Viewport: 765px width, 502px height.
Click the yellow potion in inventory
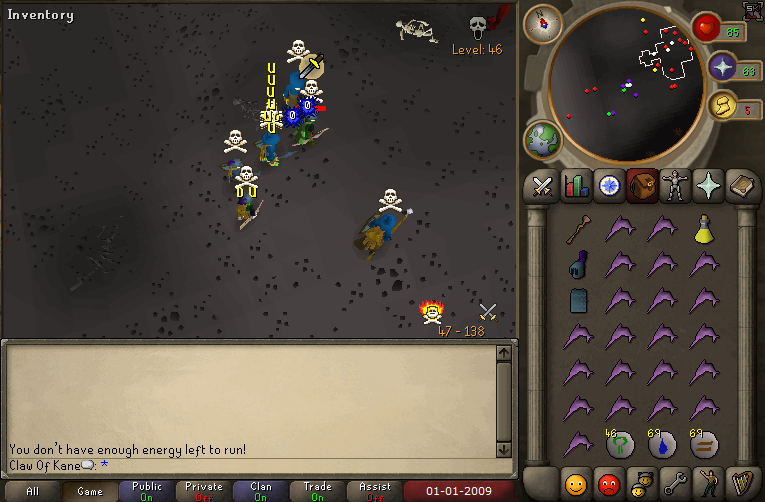[x=705, y=230]
